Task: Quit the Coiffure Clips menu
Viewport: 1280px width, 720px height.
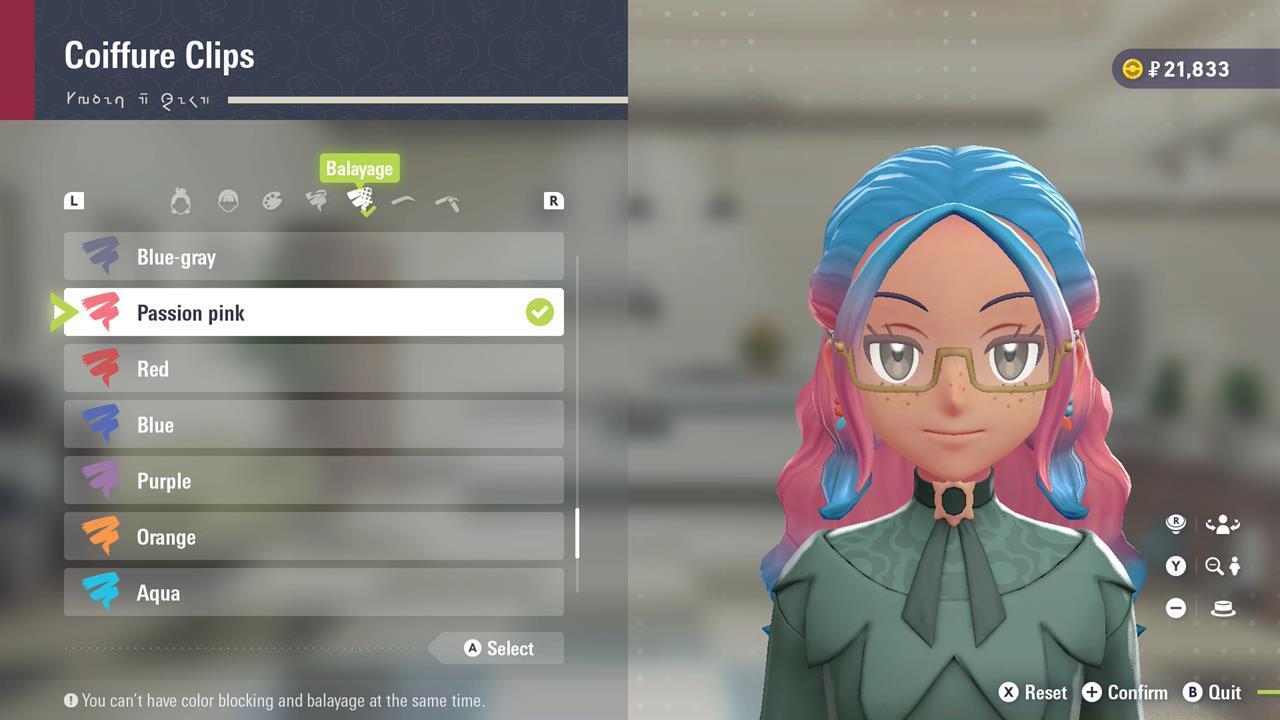Action: (x=1213, y=692)
